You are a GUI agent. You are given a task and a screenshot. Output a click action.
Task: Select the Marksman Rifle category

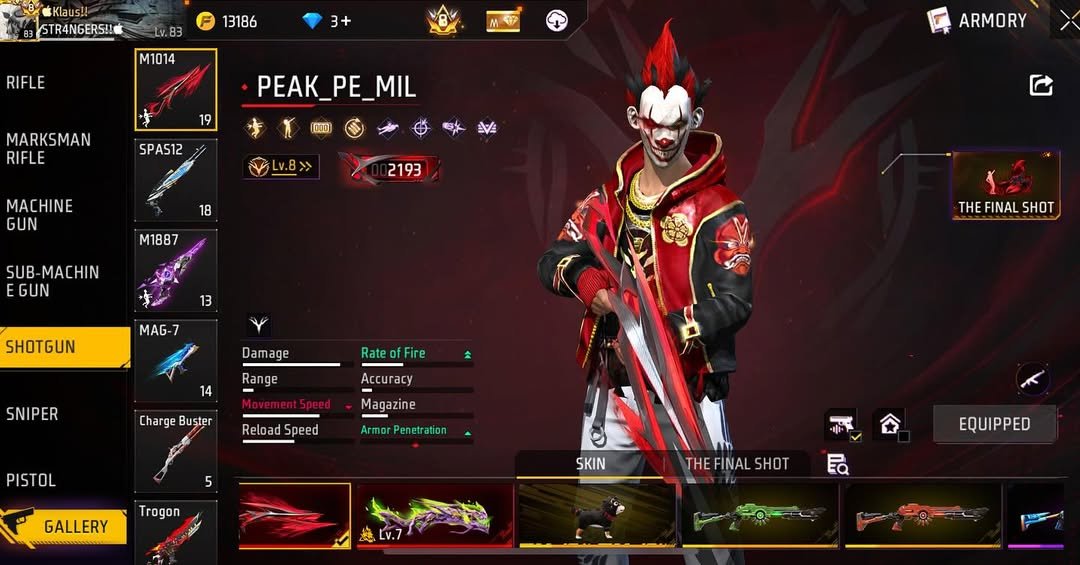[48, 148]
